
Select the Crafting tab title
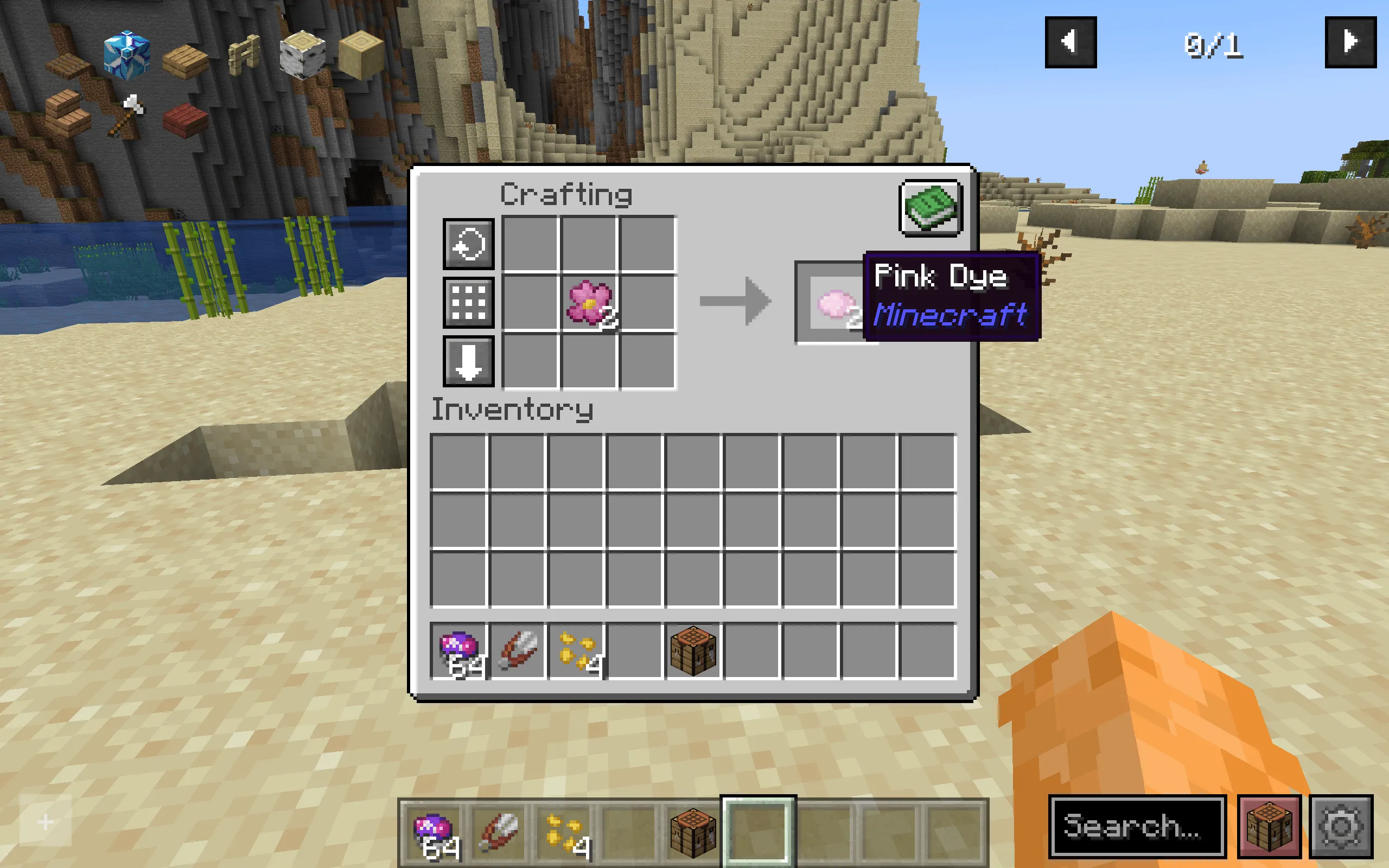tap(565, 195)
